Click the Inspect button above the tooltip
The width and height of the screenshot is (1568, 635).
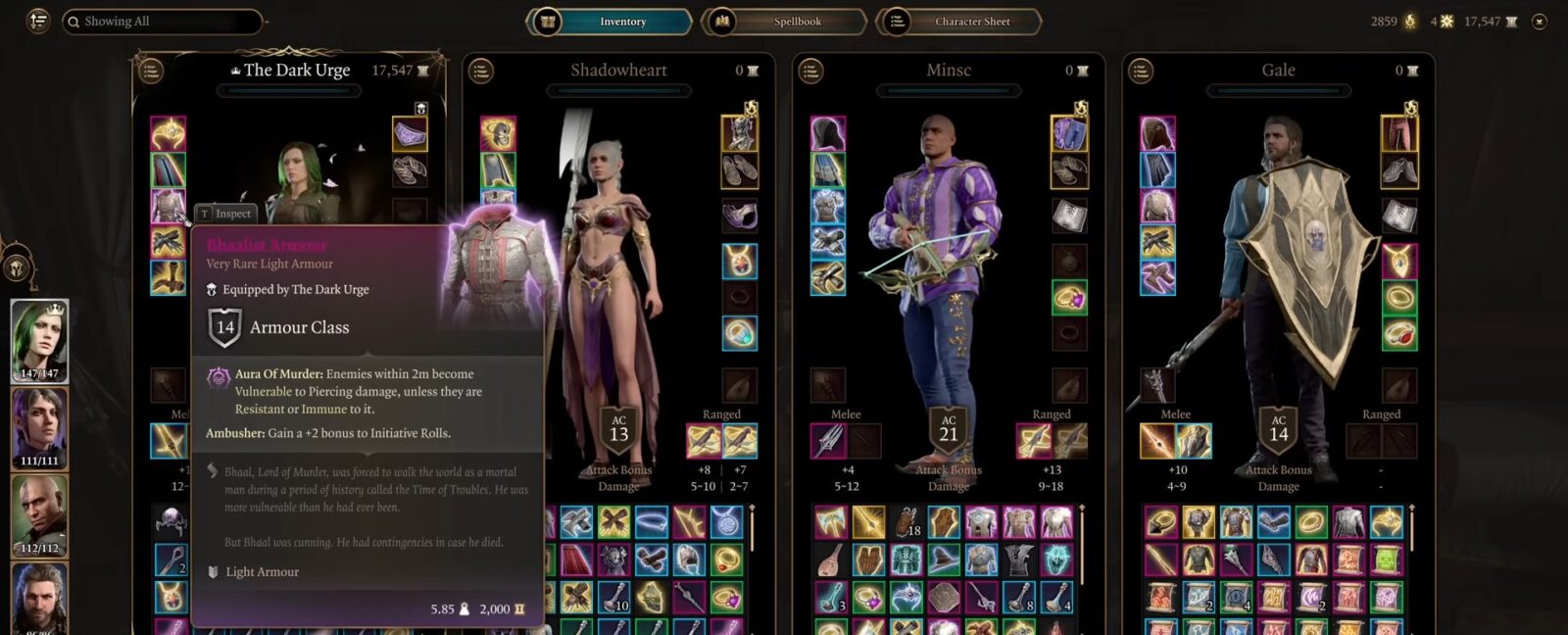click(x=225, y=214)
